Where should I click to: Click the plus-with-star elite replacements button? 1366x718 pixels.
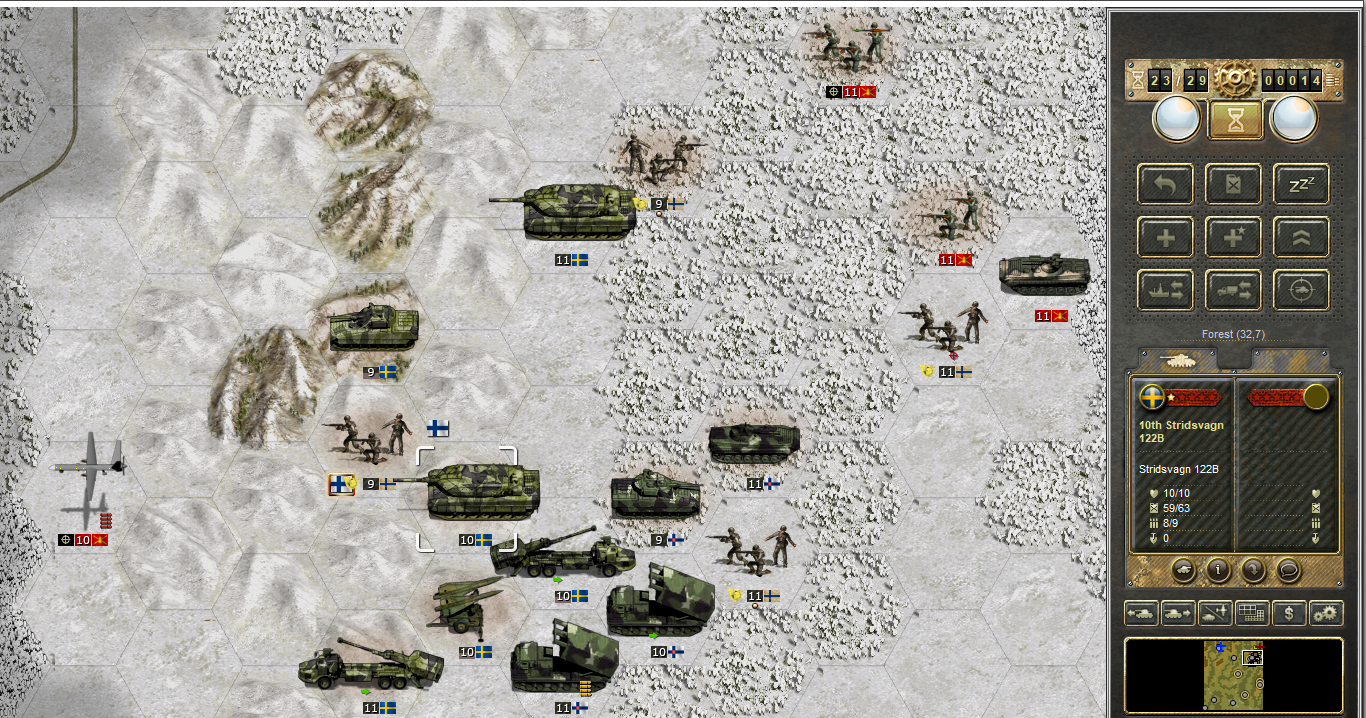[1233, 238]
